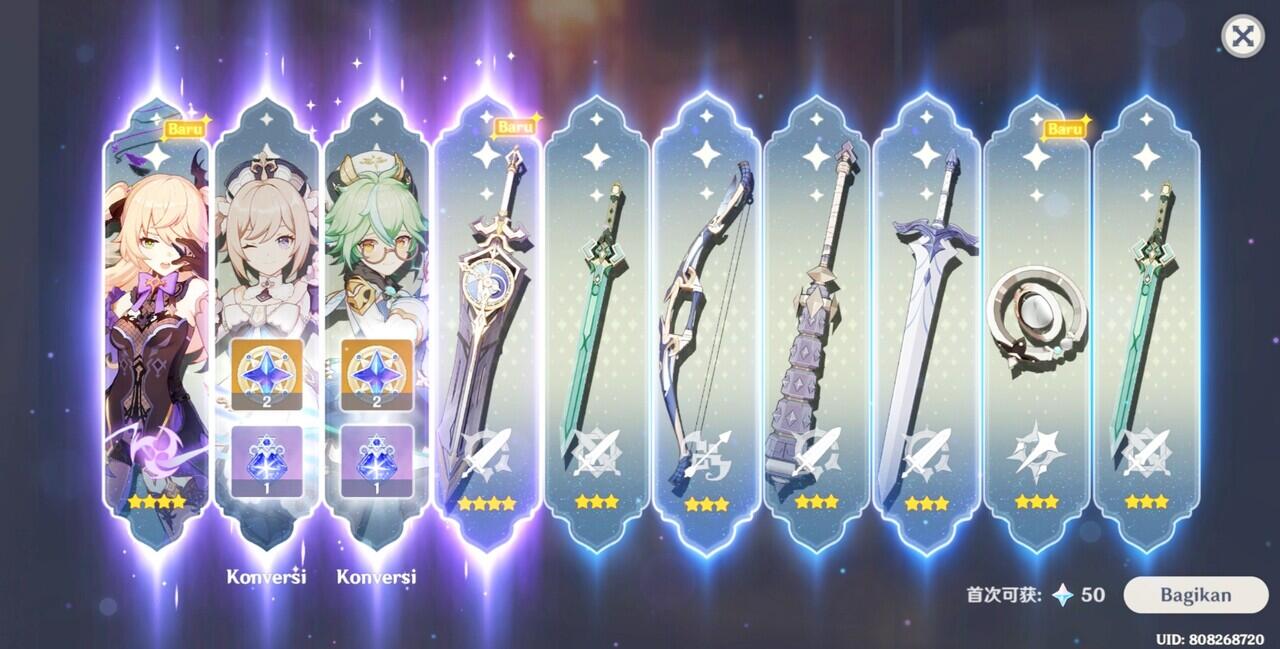Screen dimensions: 1280x649
Task: Select the three-star blue-white greatsword card
Action: pyautogui.click(x=926, y=320)
